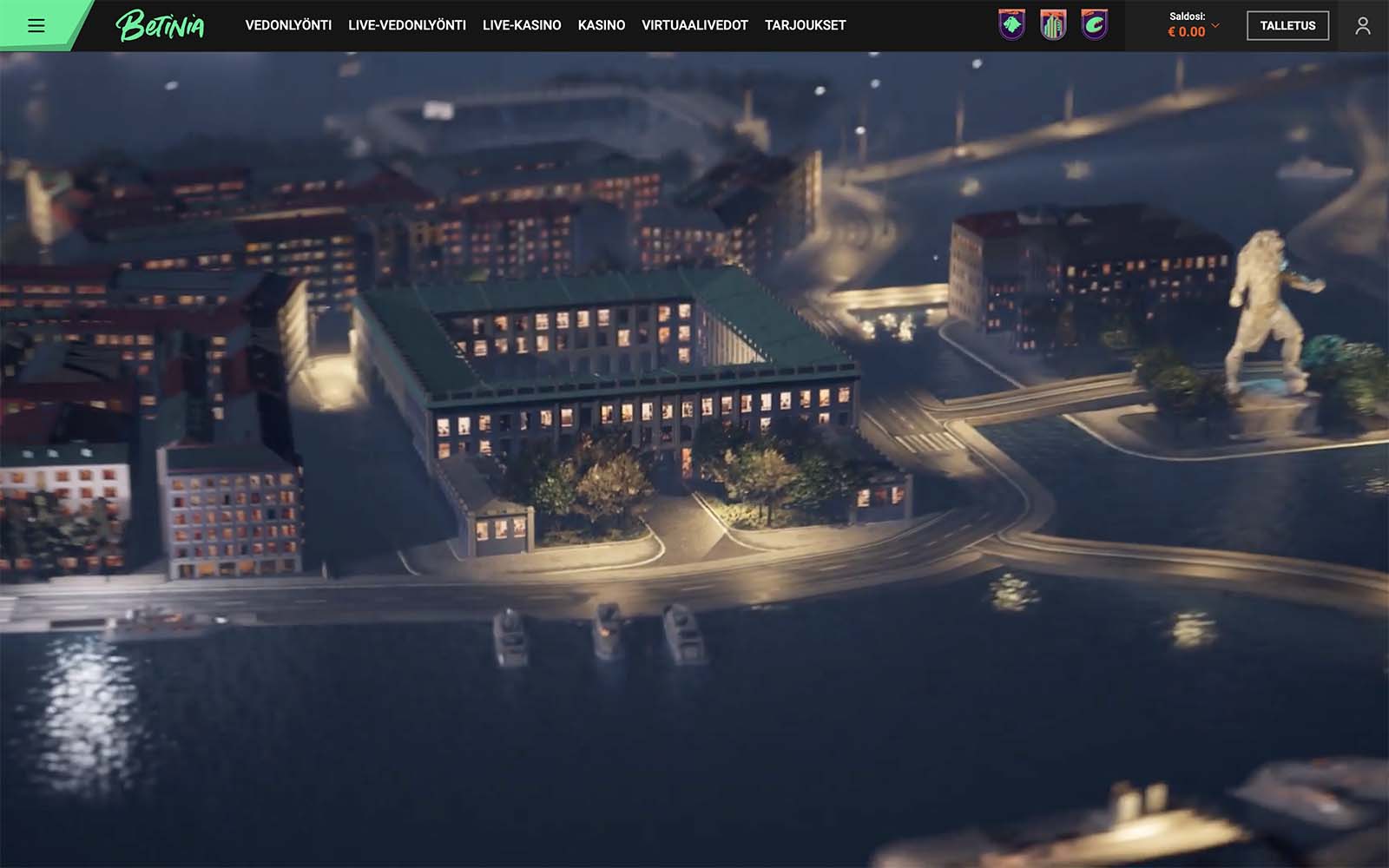Expand the Saldosi balance dropdown
Viewport: 1389px width, 868px height.
[x=1215, y=25]
